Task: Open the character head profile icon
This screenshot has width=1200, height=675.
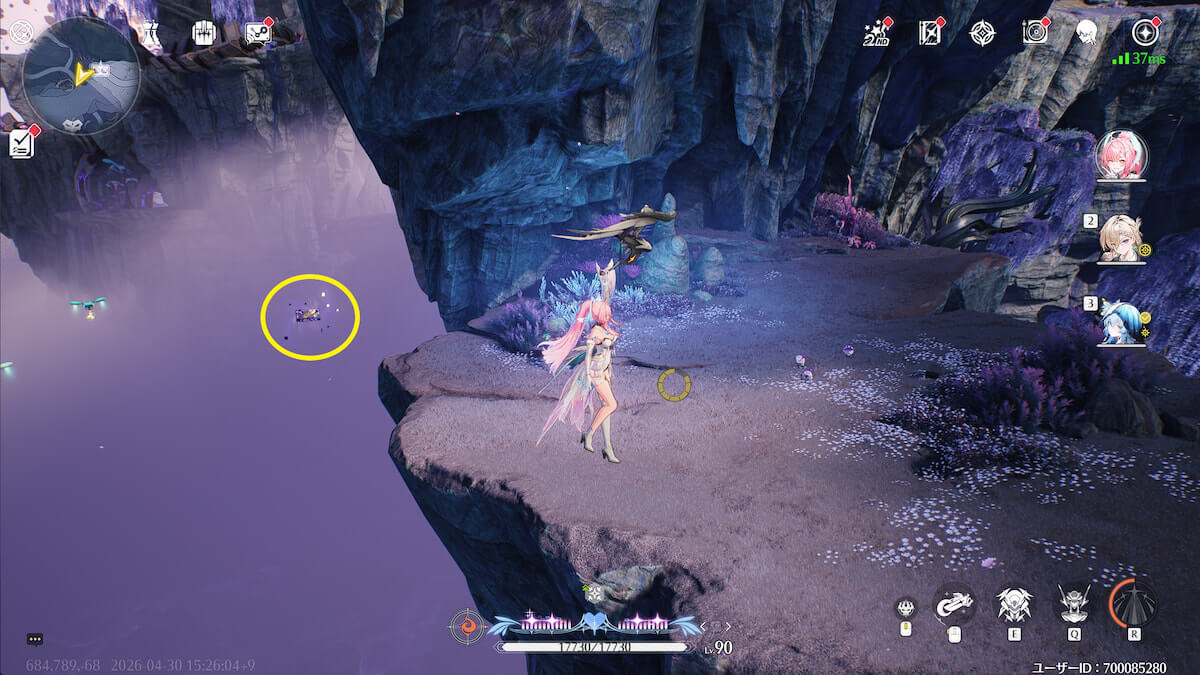Action: click(x=1087, y=33)
